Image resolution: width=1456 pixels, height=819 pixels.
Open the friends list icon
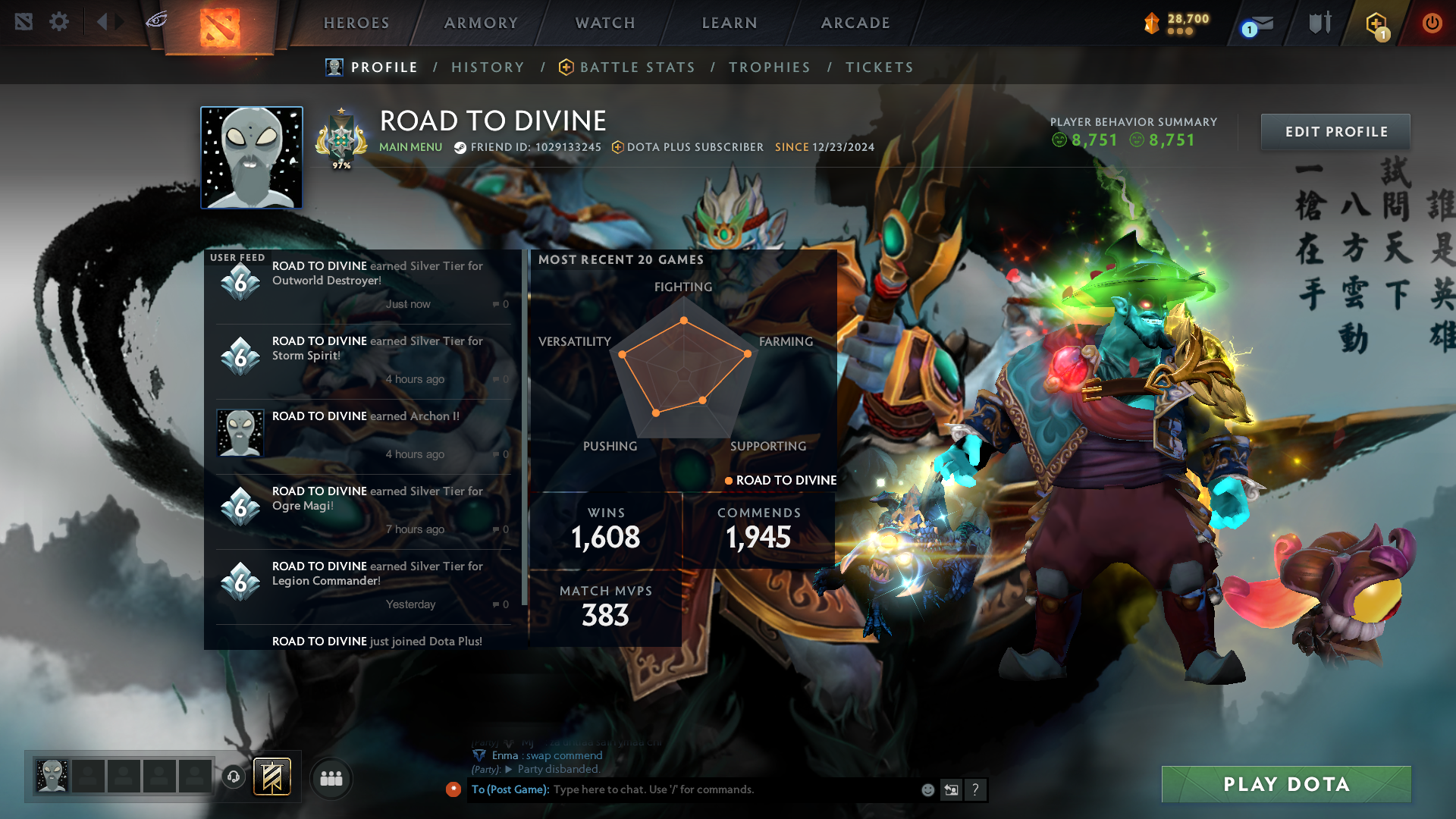click(331, 779)
